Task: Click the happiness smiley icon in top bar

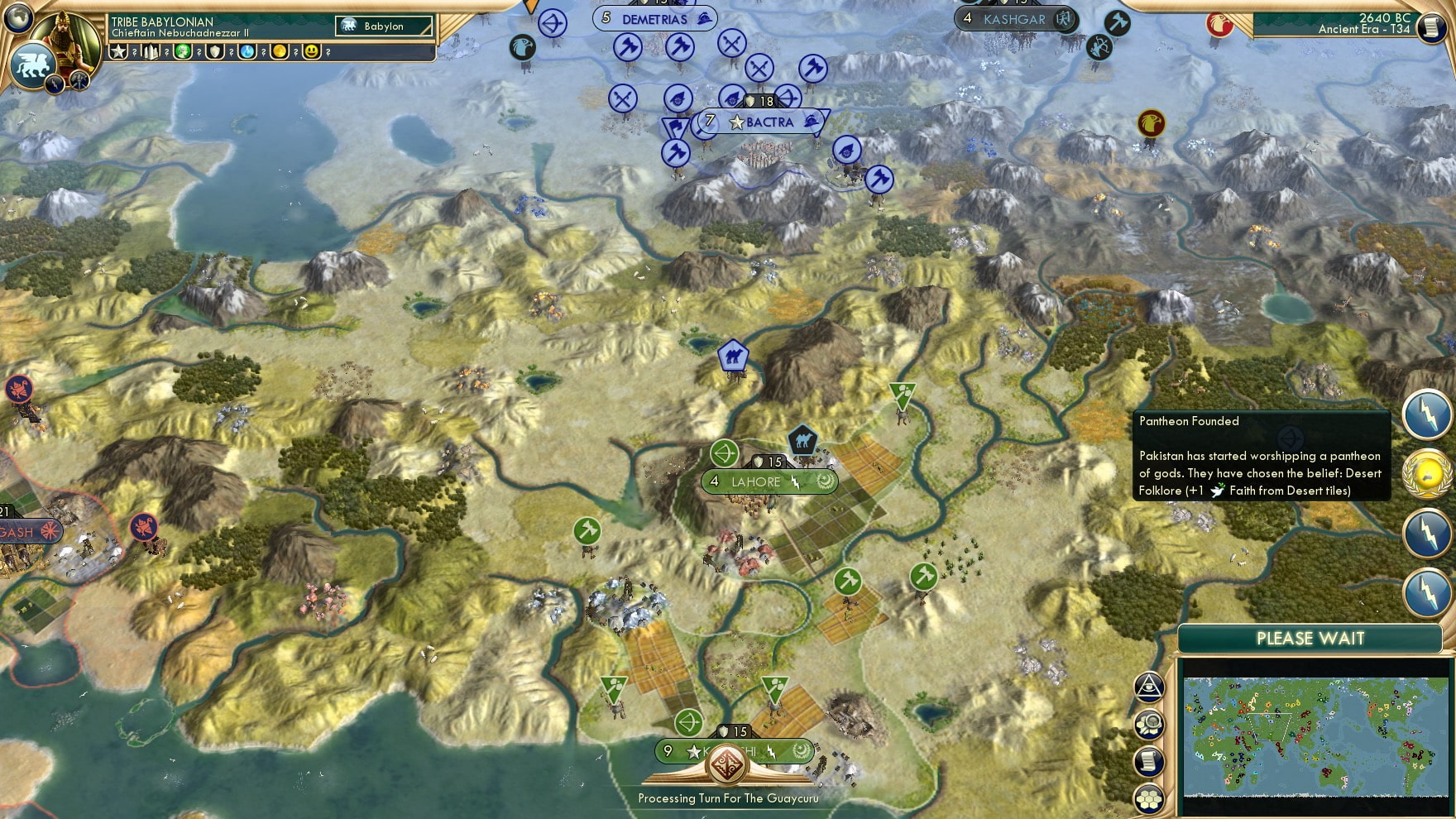Action: 310,52
